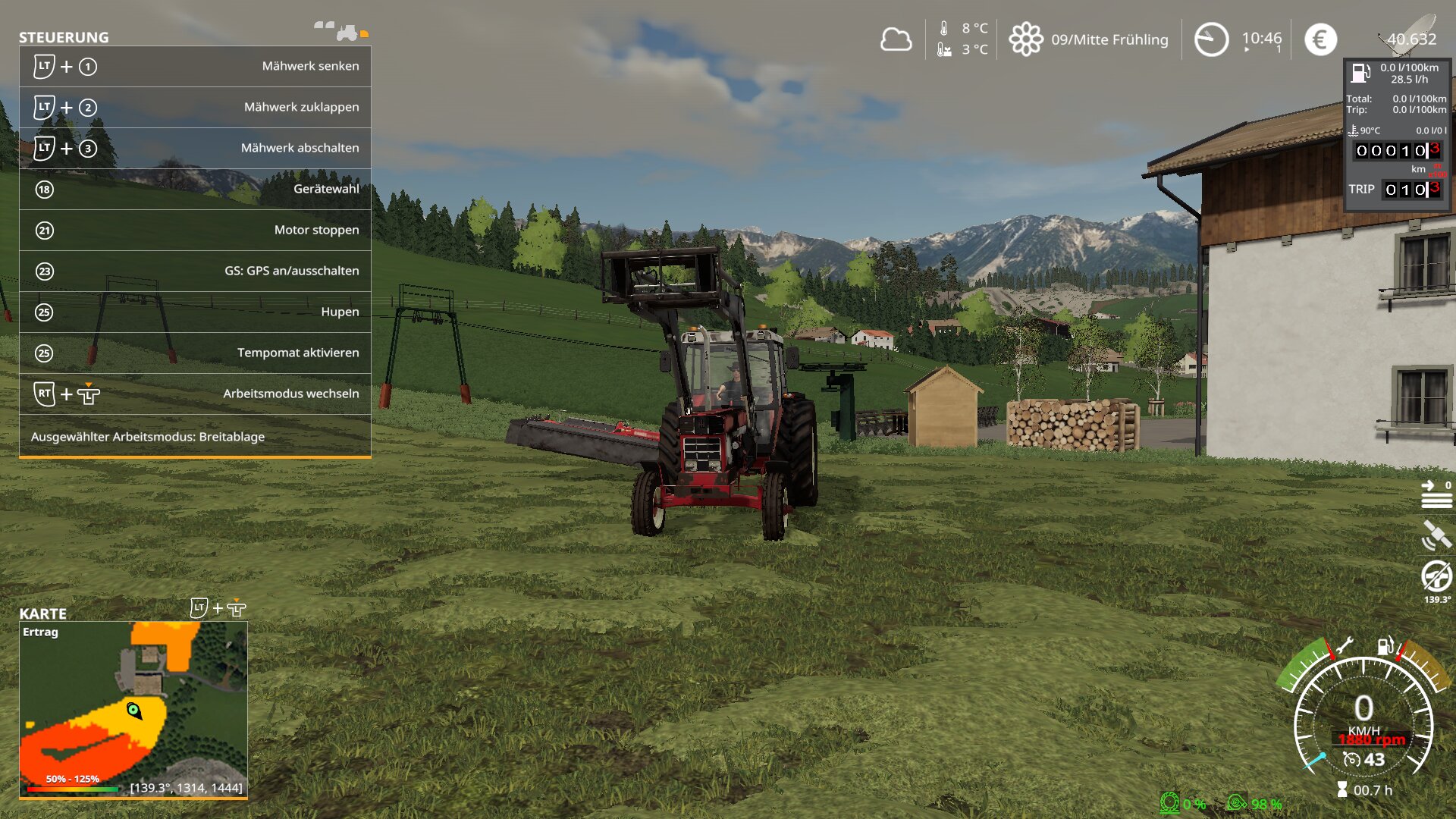Viewport: 1456px width, 819px height.
Task: Open the yield minimap
Action: click(x=133, y=710)
